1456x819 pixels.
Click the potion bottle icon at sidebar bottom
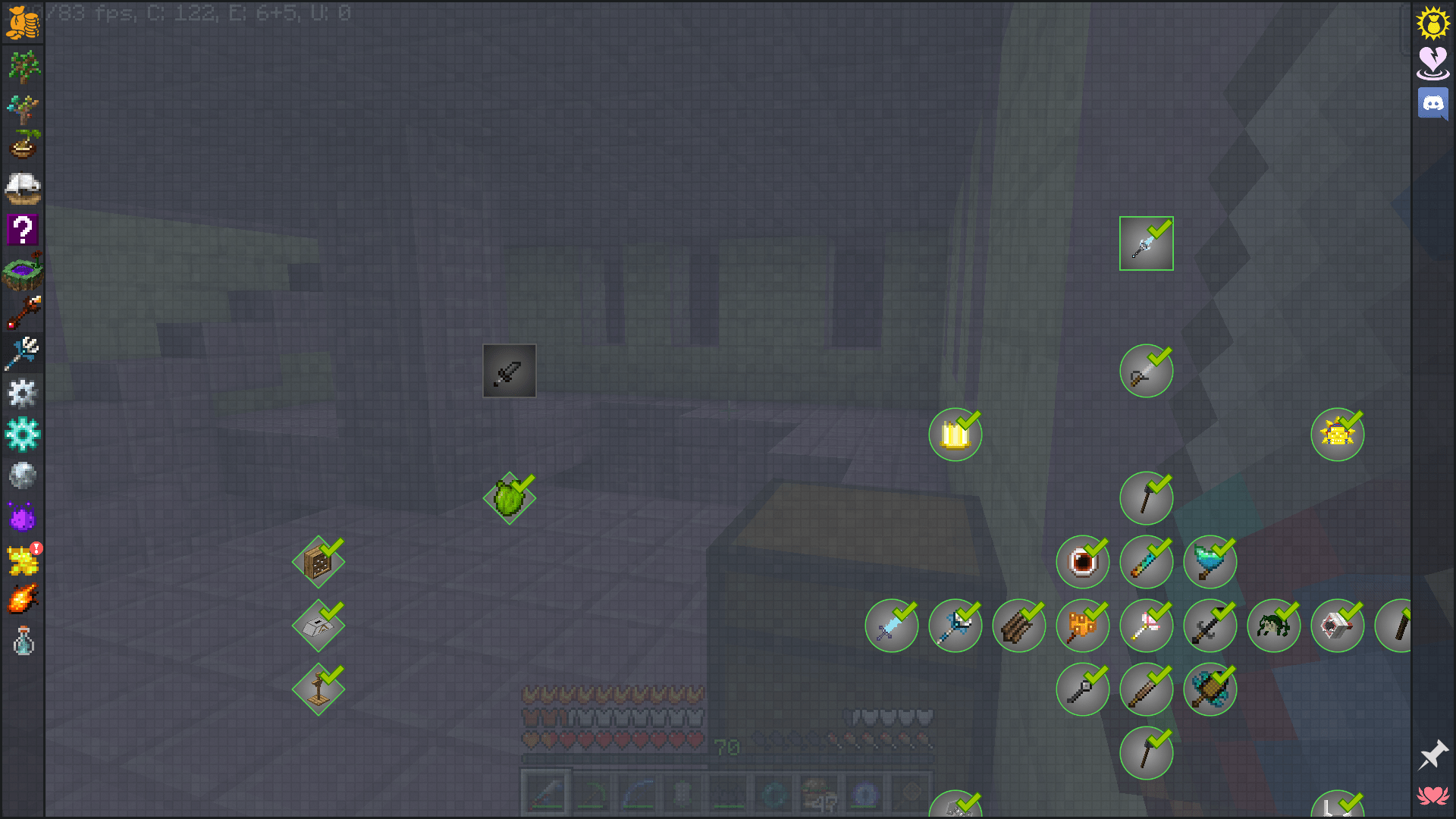tap(22, 639)
